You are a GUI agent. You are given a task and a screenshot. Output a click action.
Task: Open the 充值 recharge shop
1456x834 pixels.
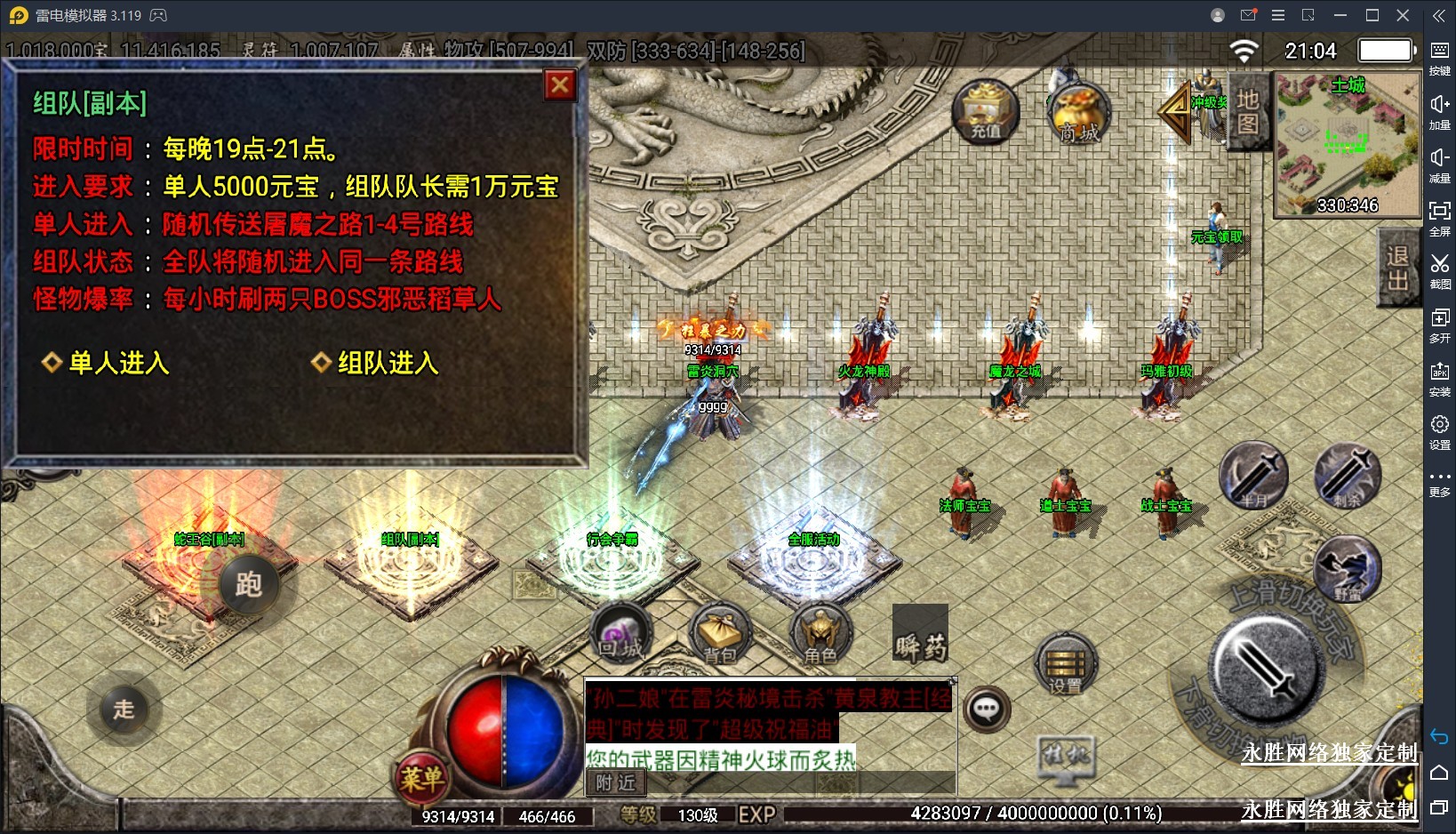985,113
